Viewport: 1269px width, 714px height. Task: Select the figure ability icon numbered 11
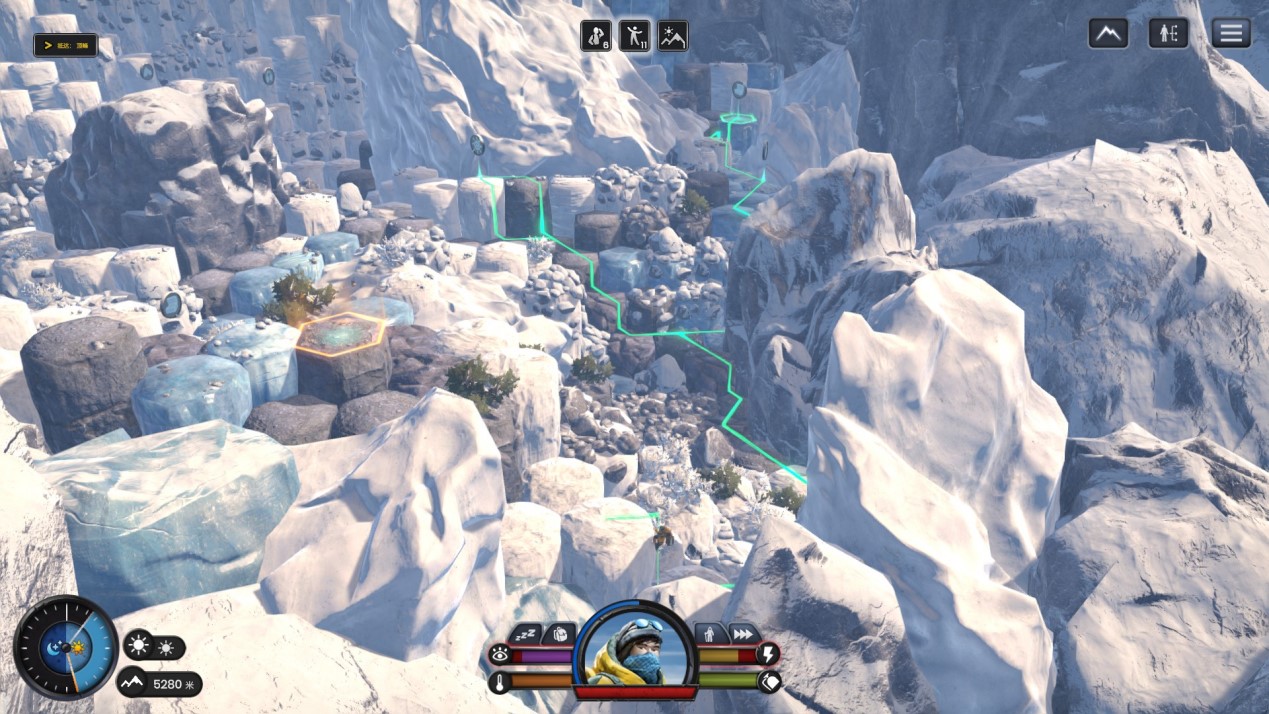pyautogui.click(x=634, y=36)
